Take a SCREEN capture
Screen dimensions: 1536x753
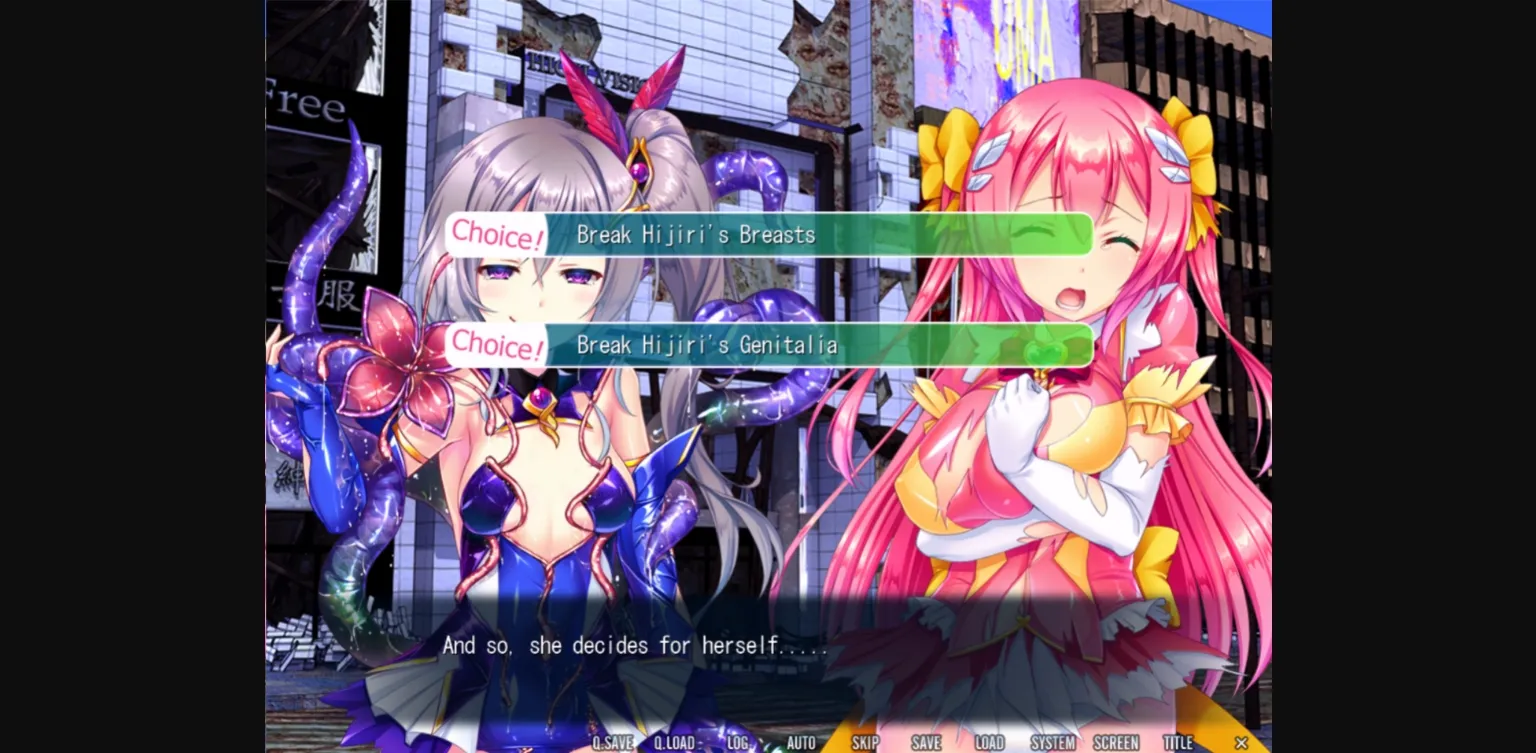click(1115, 743)
